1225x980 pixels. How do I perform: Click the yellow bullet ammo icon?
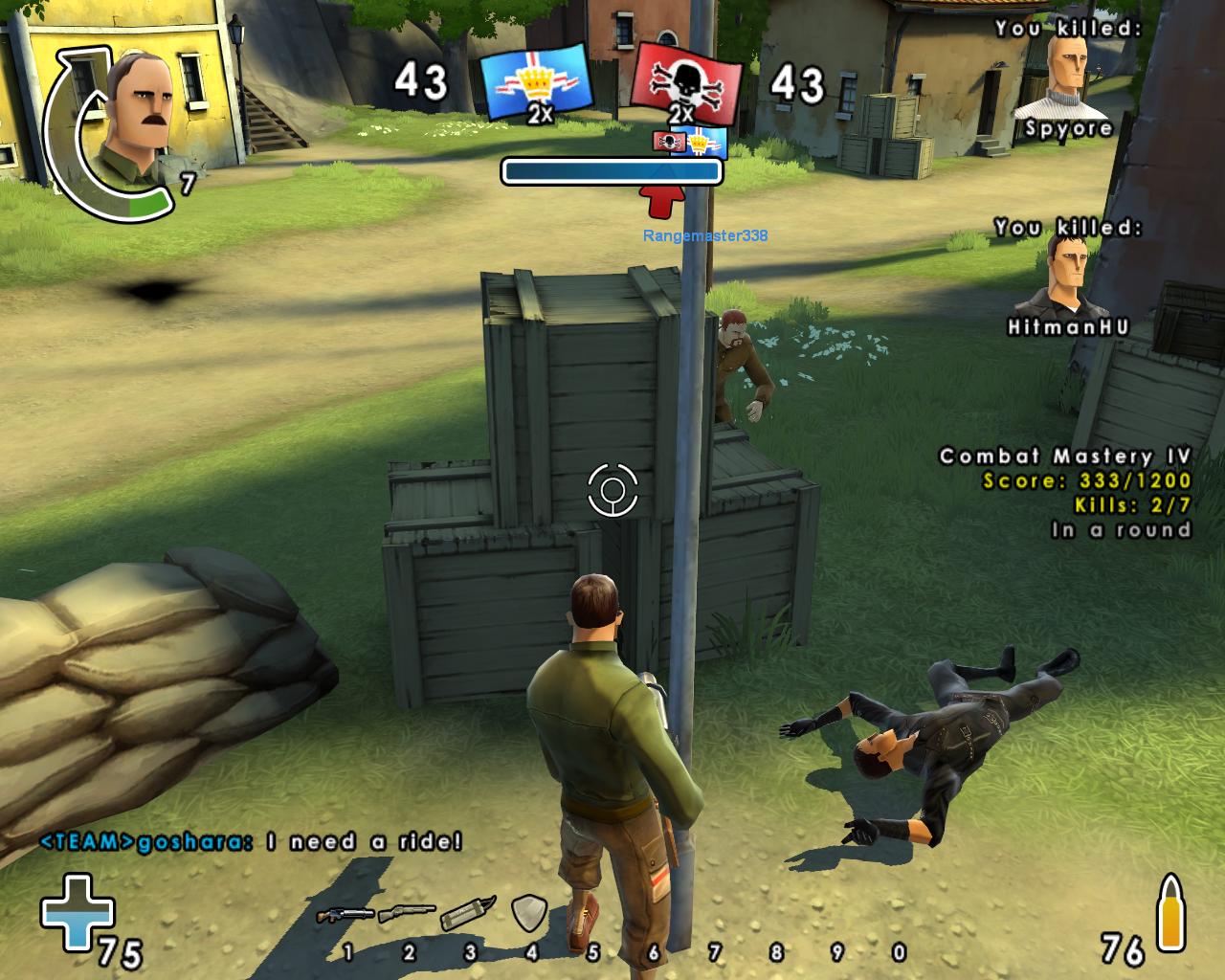pos(1170,912)
